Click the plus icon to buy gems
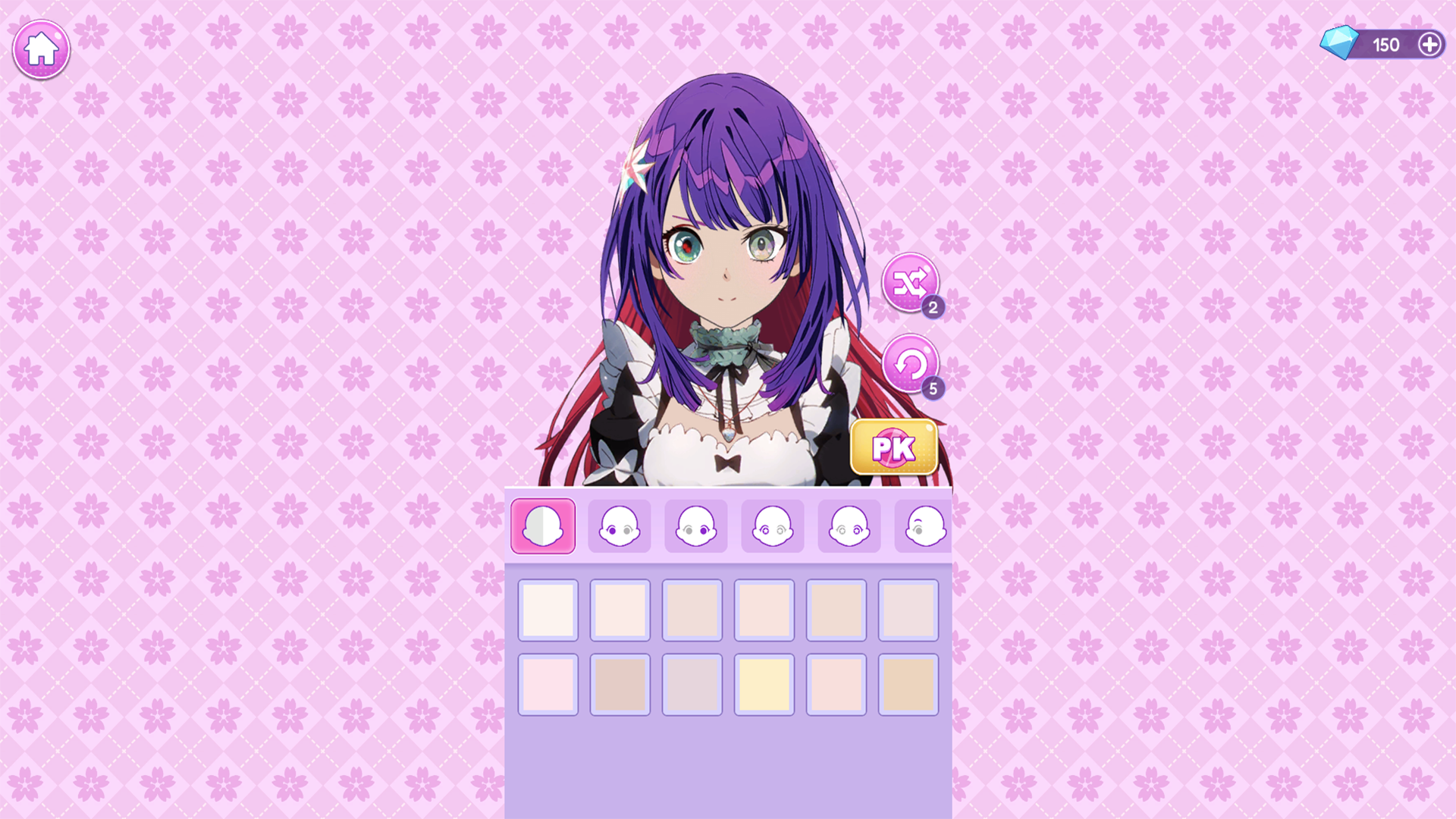 1431,44
